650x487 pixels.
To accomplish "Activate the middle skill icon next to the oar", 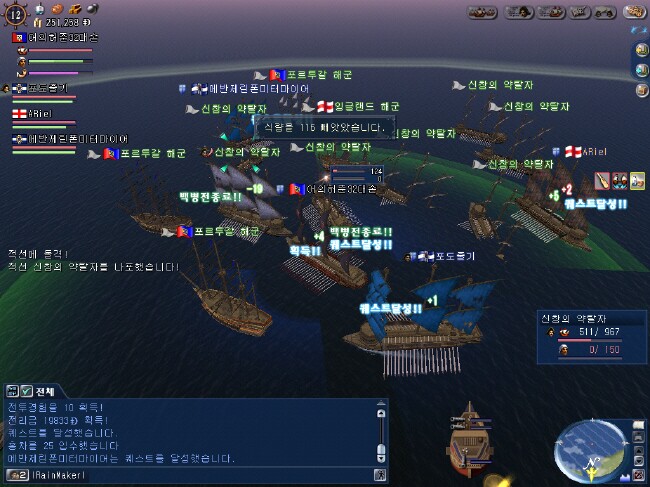I will 618,180.
